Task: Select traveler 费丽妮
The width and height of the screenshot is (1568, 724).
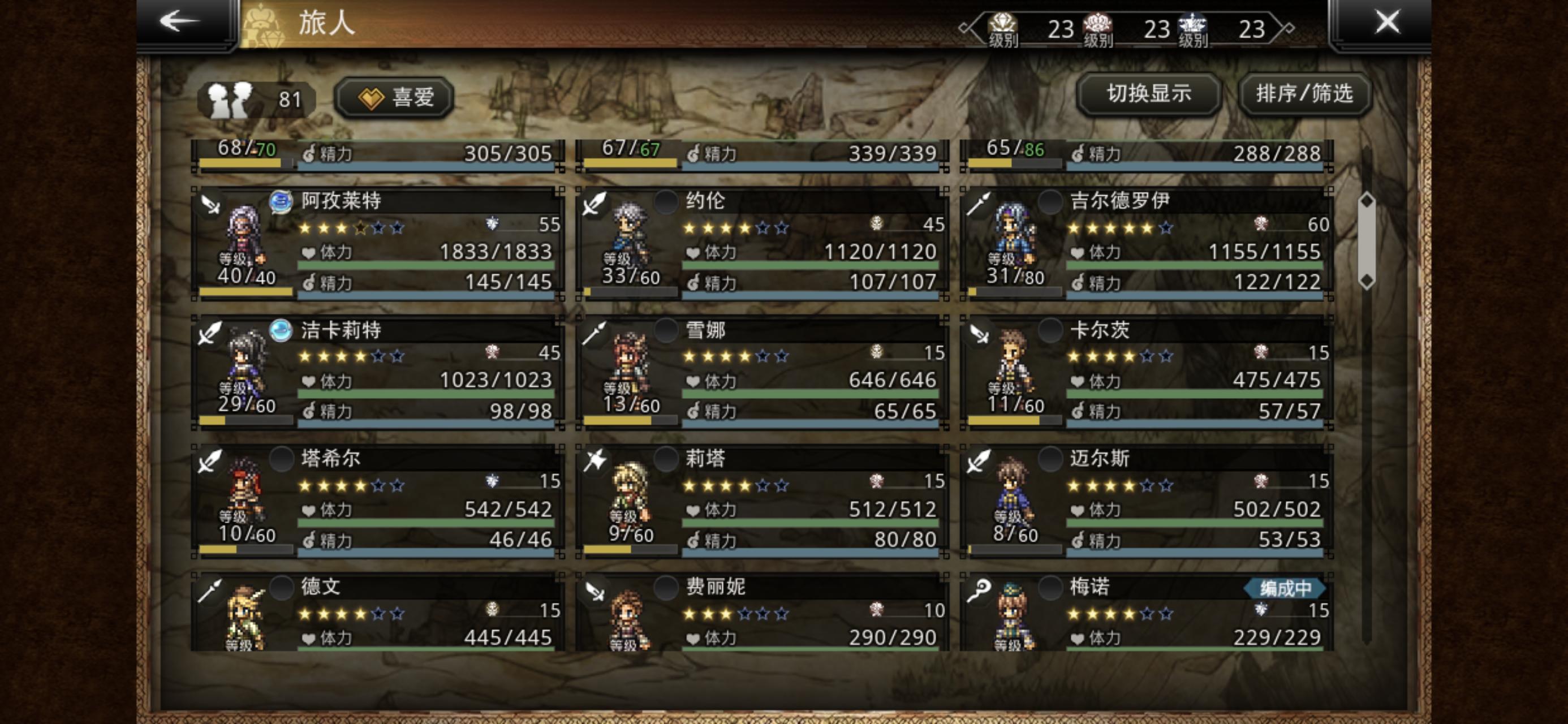Action: (x=762, y=612)
